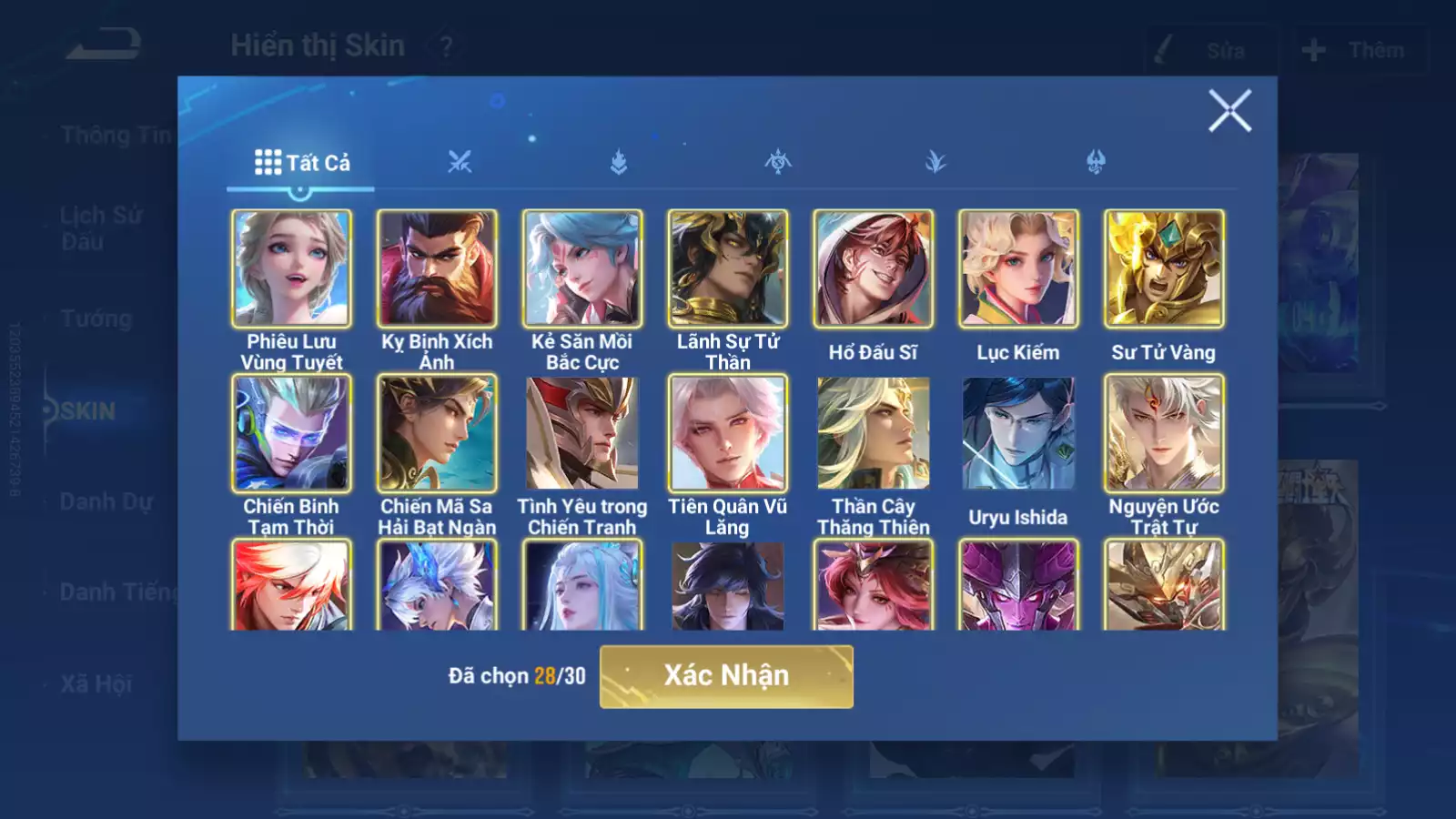Select the Tiên Quân Vũ Lăng skin
The height and width of the screenshot is (819, 1456).
point(728,433)
